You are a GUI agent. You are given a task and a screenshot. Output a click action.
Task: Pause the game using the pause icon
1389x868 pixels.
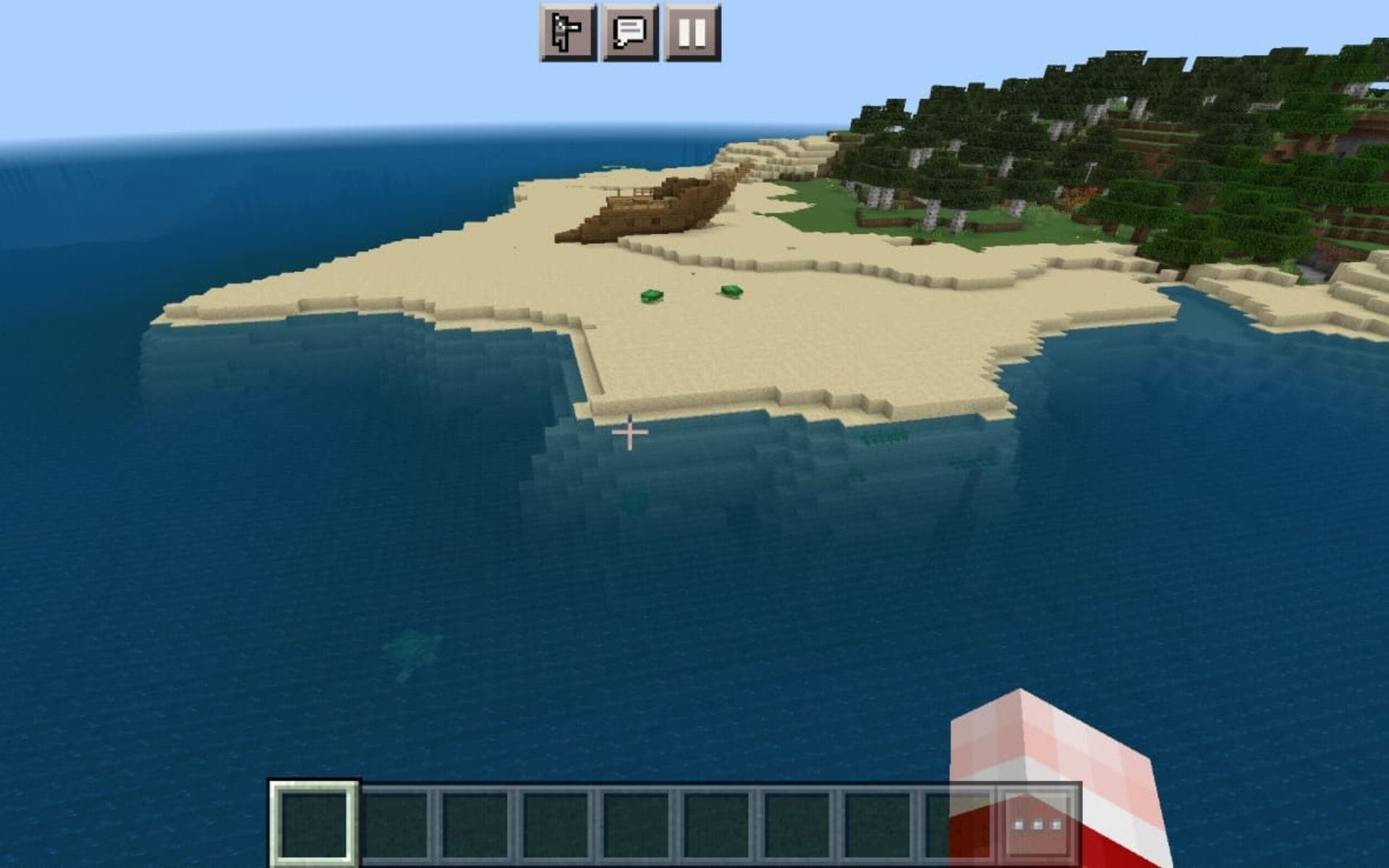pos(693,31)
